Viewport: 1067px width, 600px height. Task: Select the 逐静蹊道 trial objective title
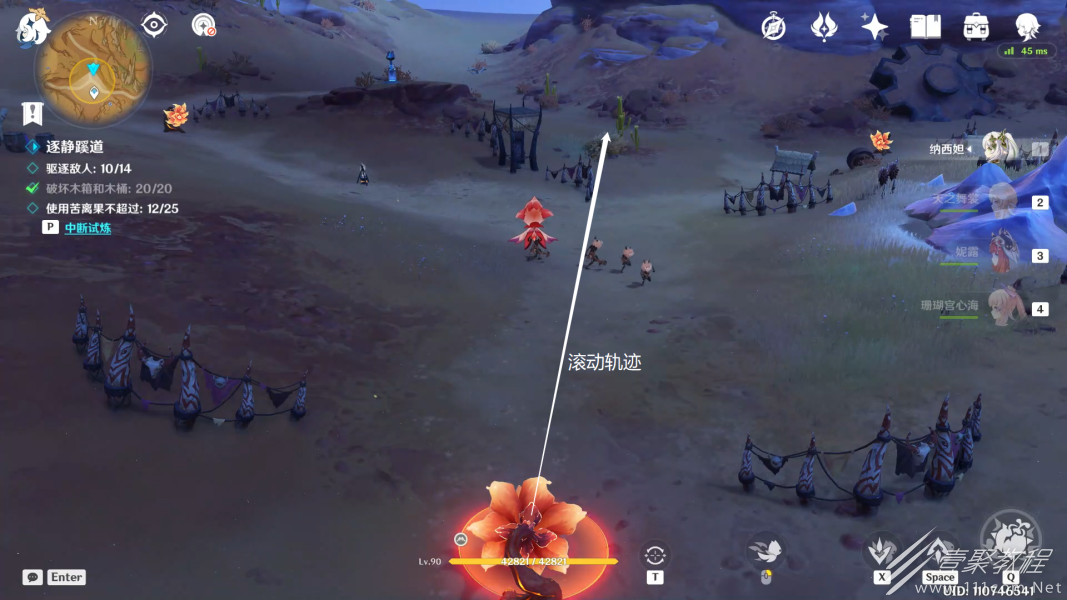[75, 147]
